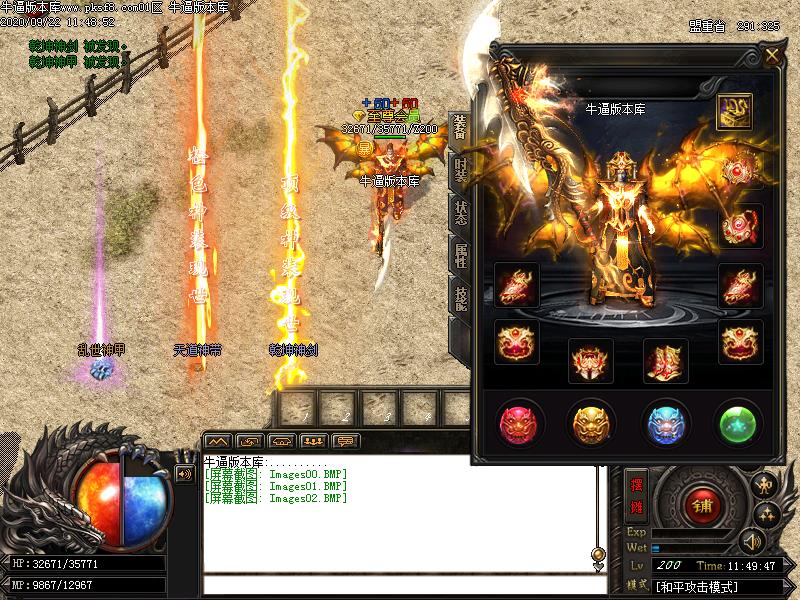Click the red demon mask orb

(x=521, y=423)
